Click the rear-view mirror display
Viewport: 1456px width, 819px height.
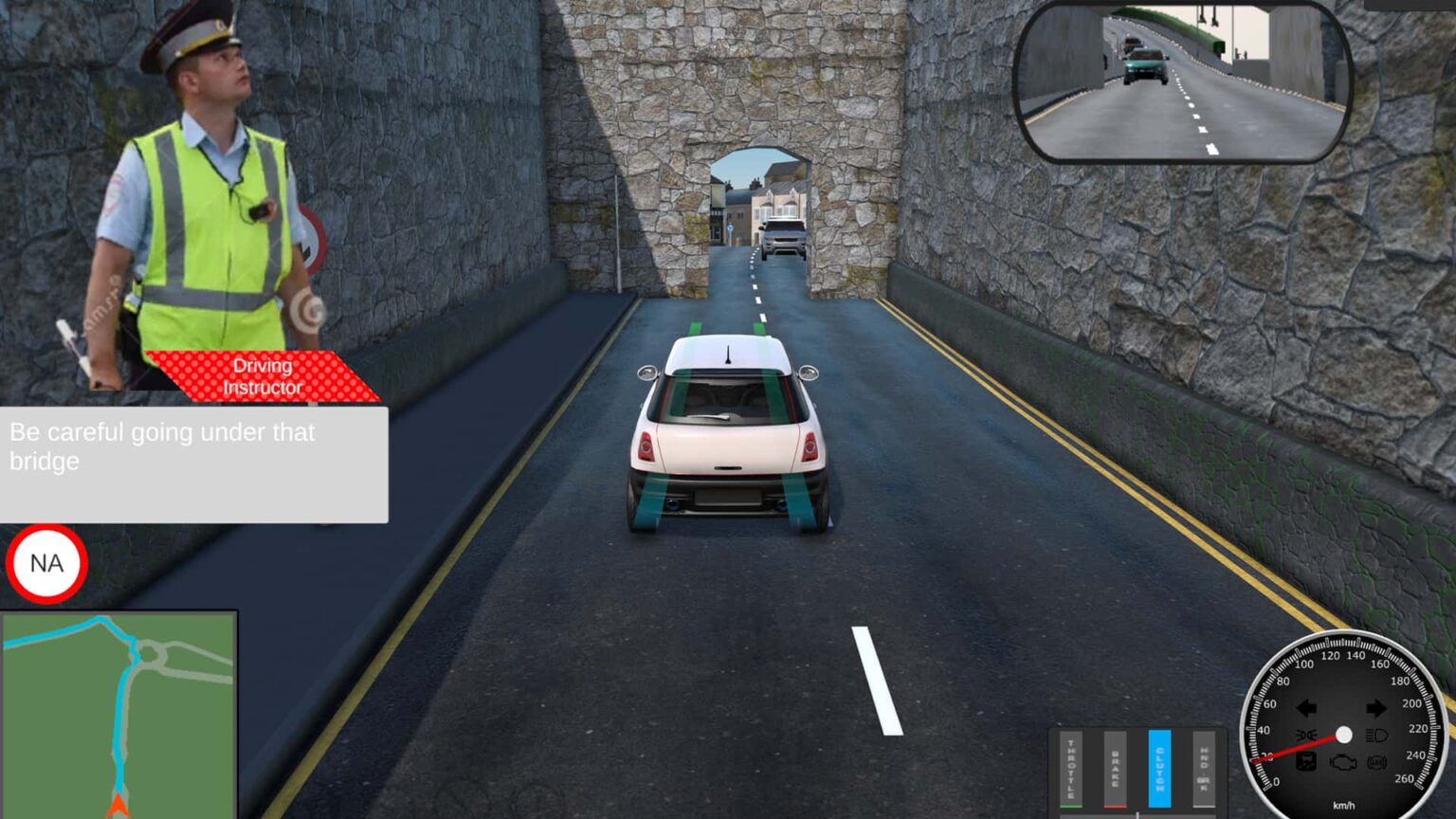point(1180,81)
